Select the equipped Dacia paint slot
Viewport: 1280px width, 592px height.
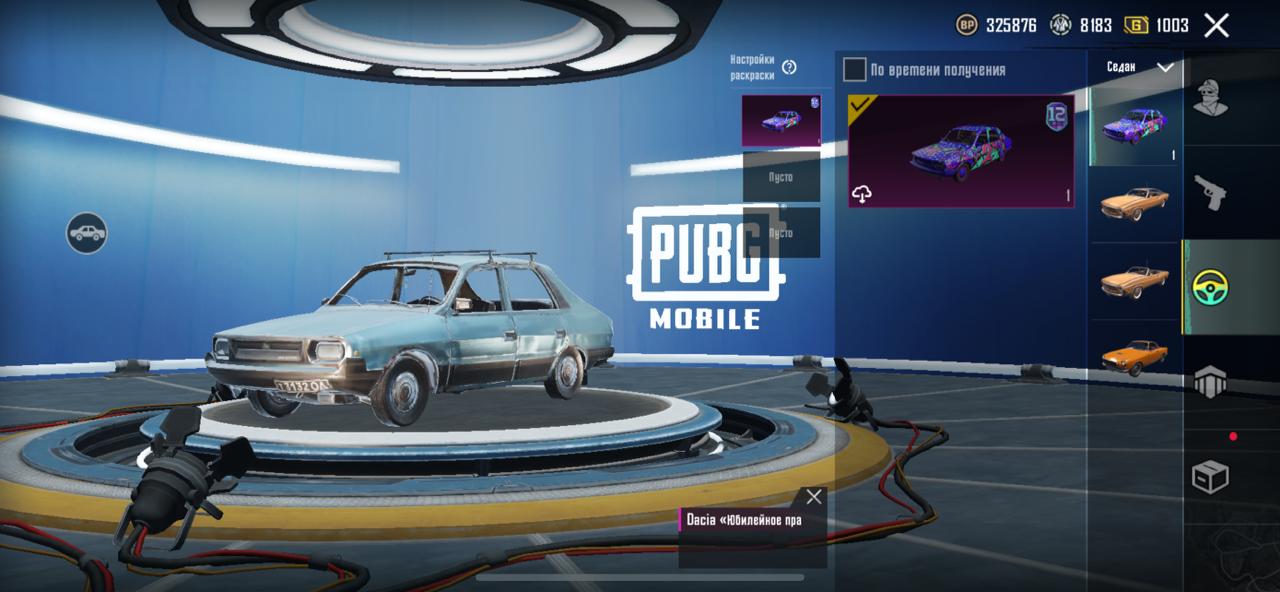tap(781, 121)
